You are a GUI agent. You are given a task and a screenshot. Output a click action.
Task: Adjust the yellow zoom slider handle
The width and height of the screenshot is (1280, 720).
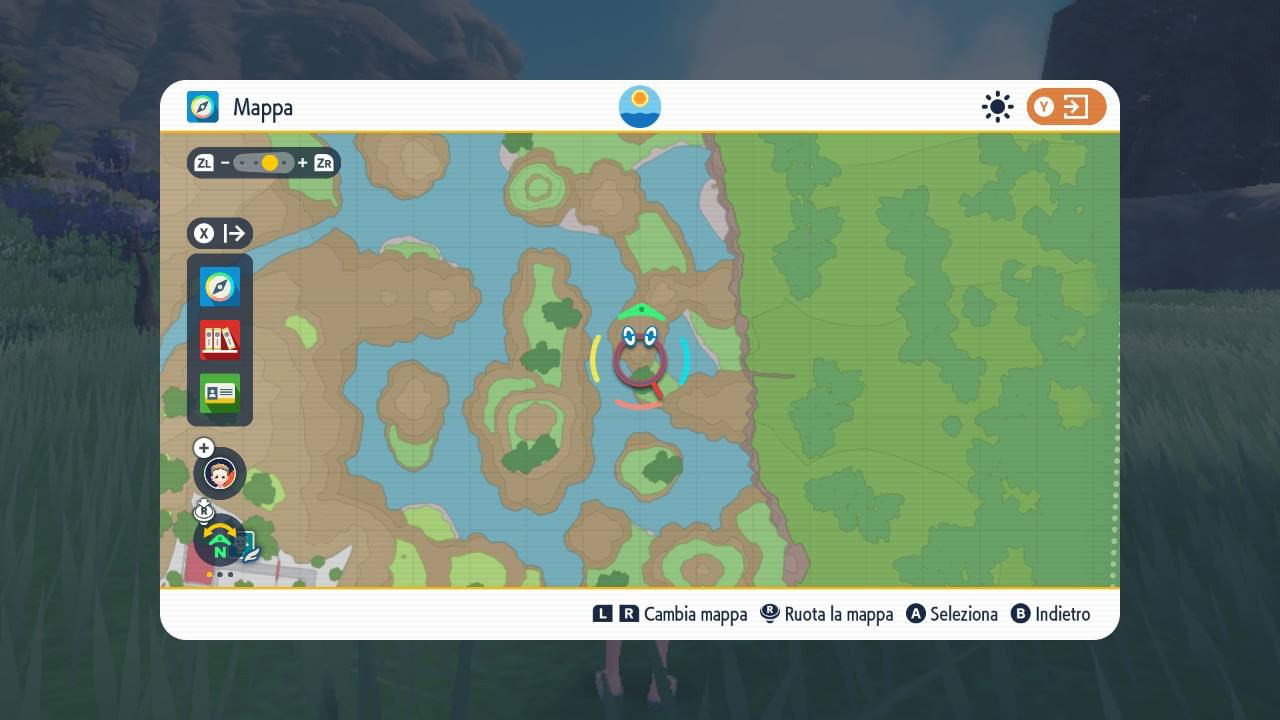coord(268,161)
